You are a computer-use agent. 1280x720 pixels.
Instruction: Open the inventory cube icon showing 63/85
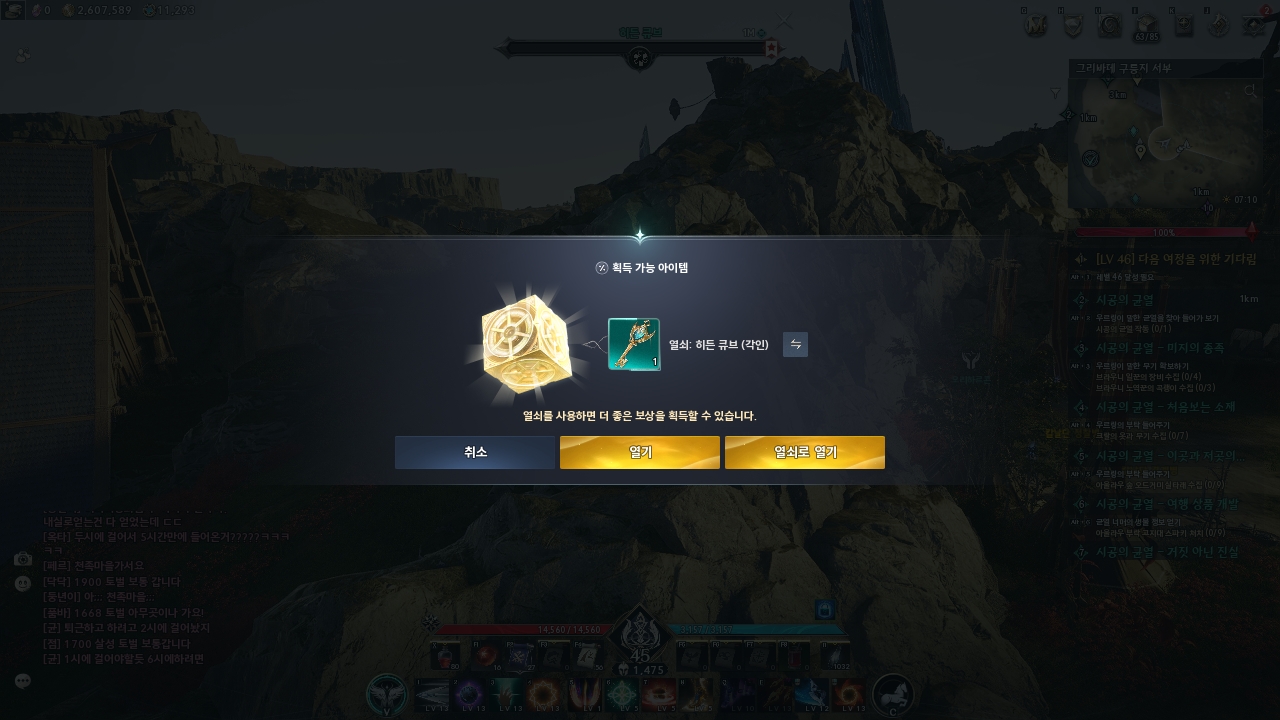pyautogui.click(x=1146, y=25)
